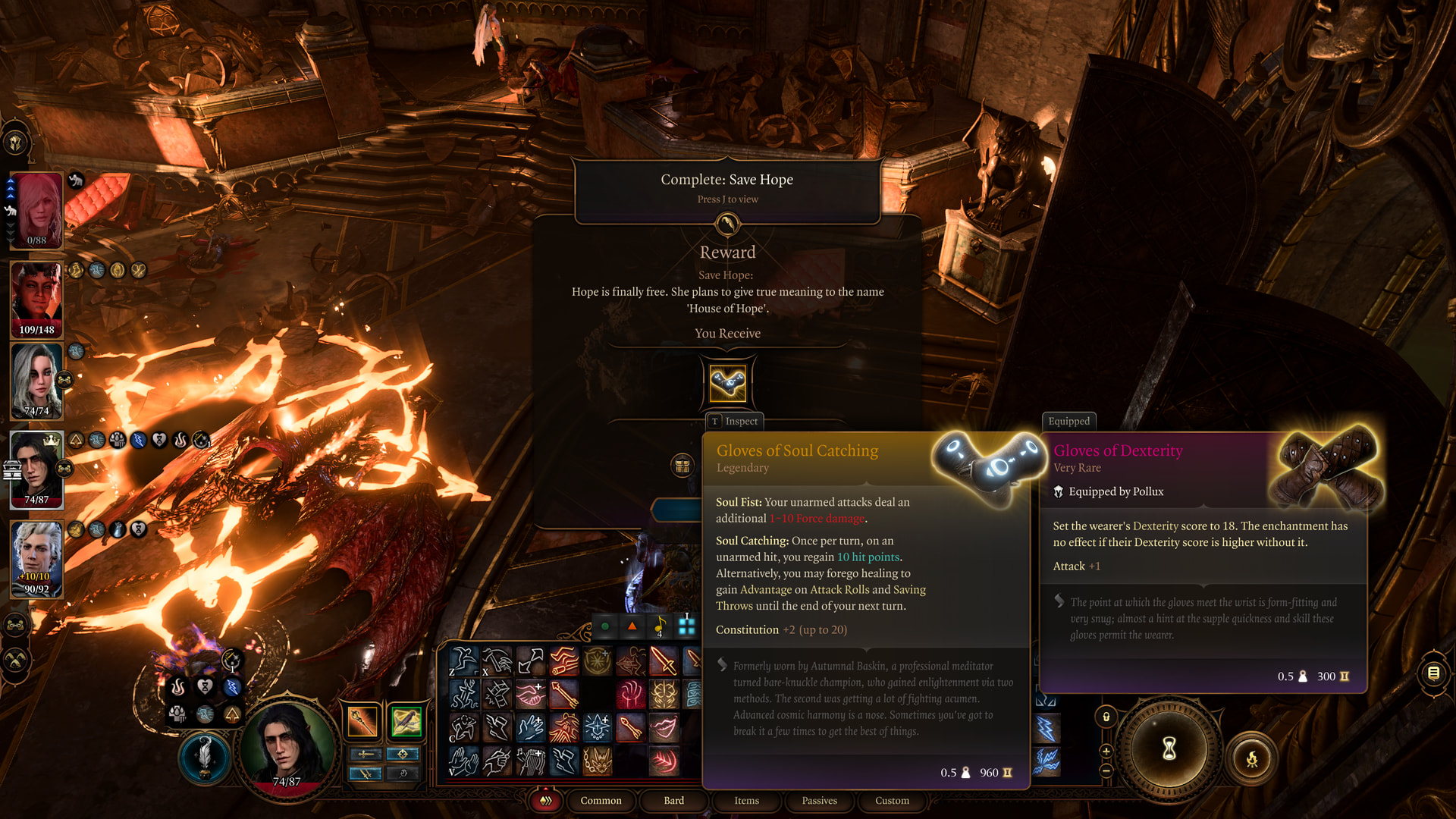Select the red-skinned horned companion portrait

(36, 296)
